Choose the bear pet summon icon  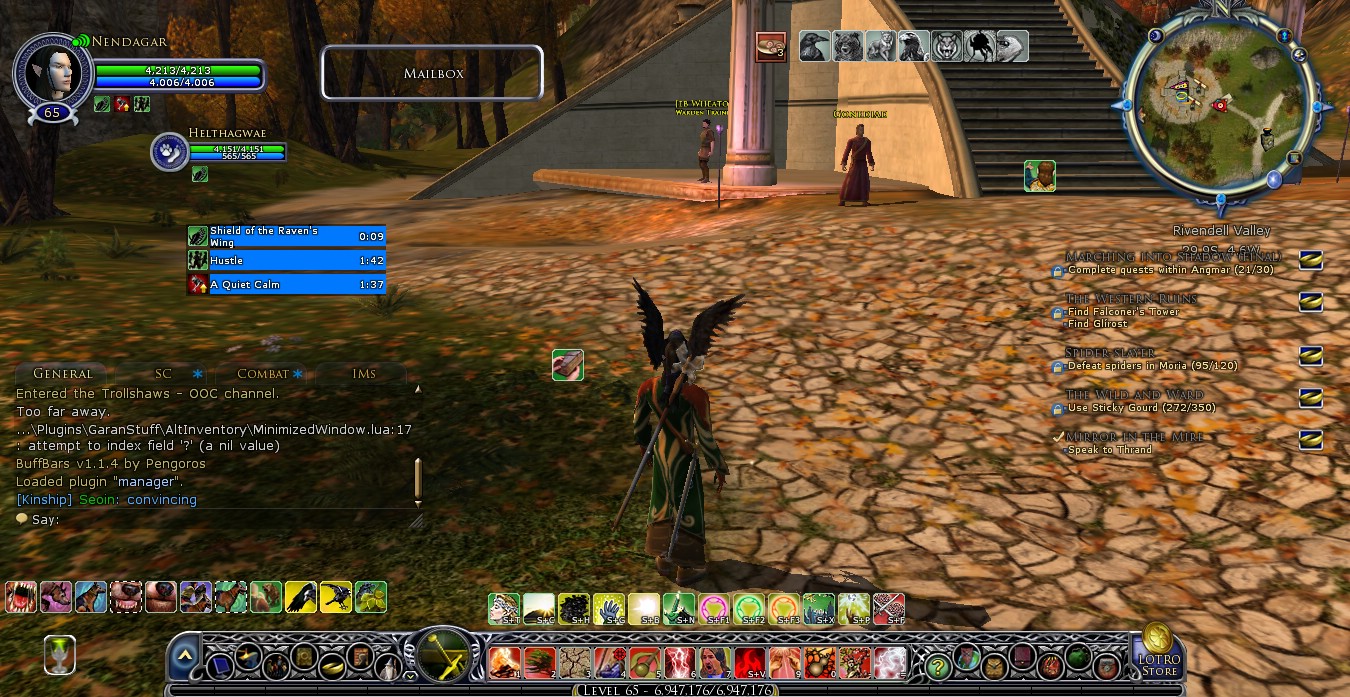point(846,47)
